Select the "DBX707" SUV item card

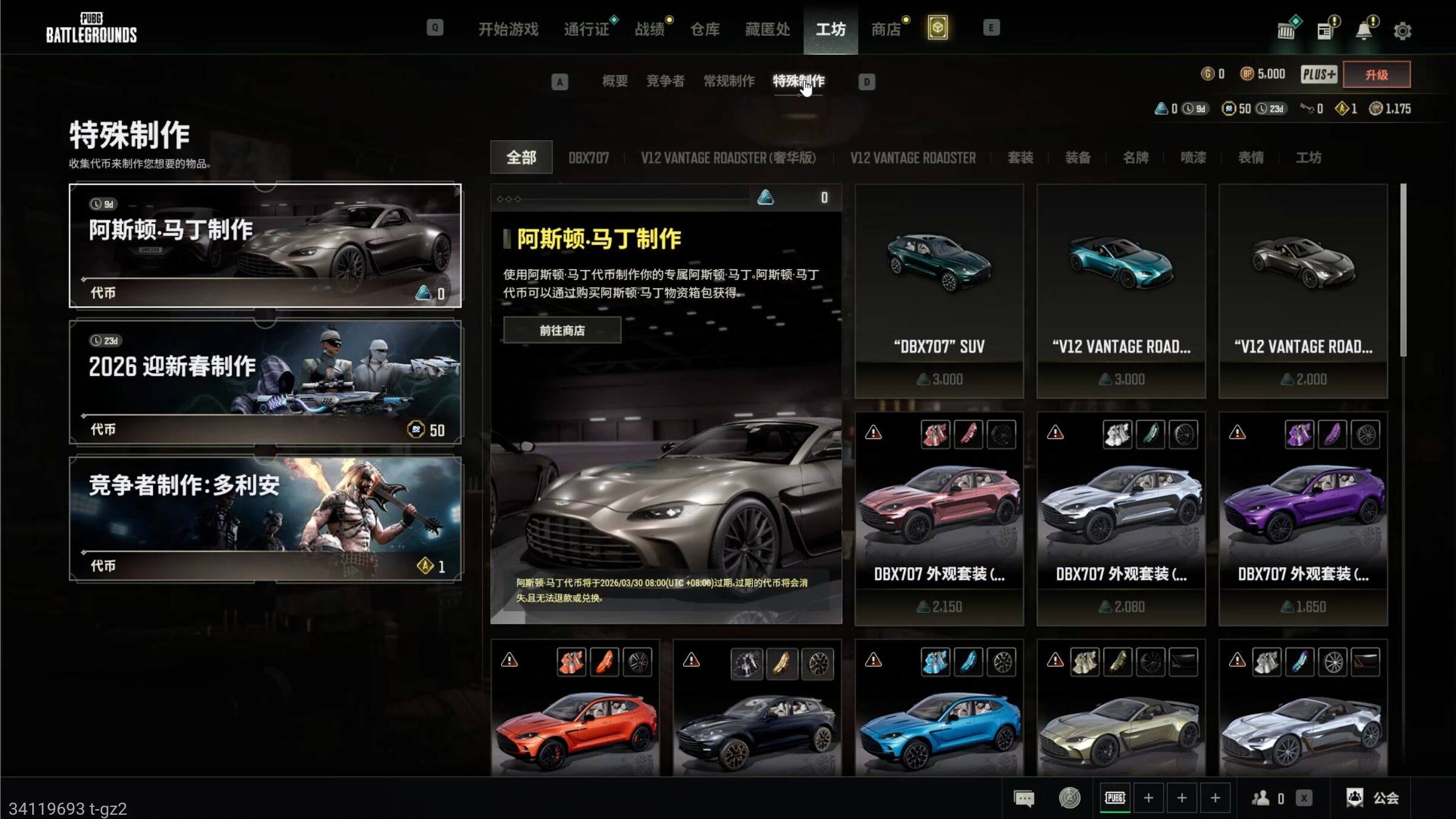[939, 291]
